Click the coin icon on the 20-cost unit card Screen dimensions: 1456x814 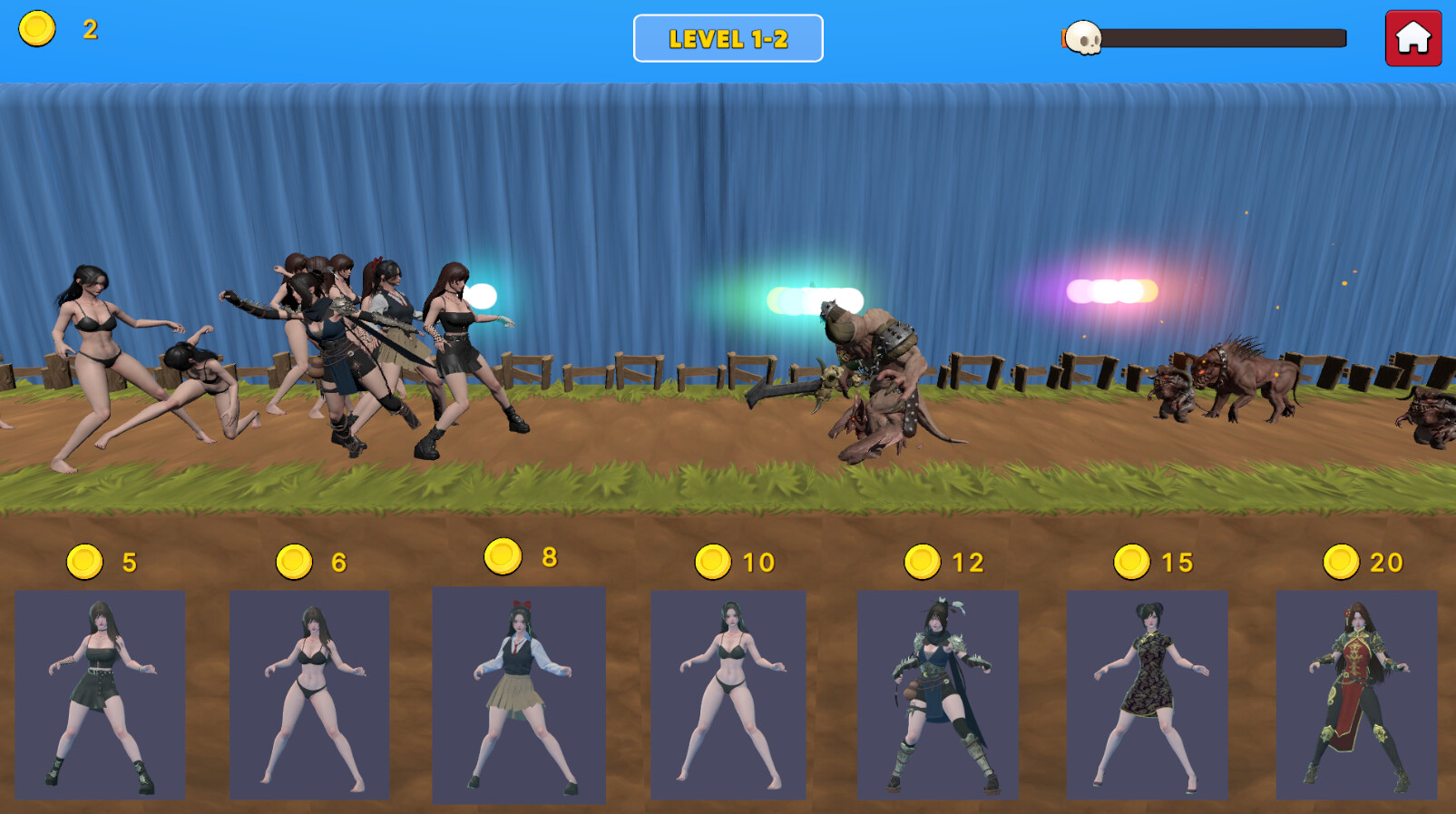1341,561
